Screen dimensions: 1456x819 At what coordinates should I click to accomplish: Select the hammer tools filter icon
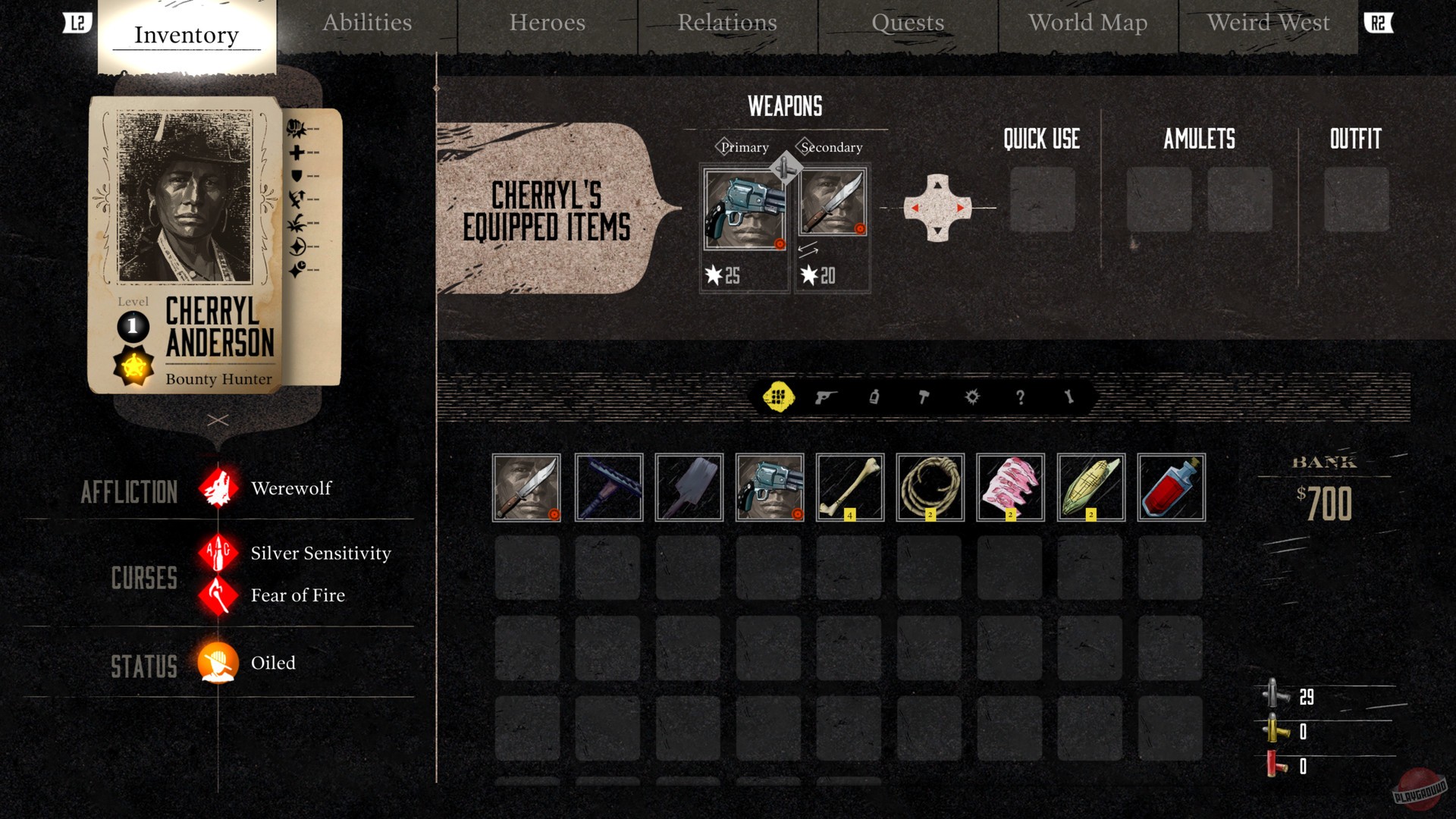(924, 397)
